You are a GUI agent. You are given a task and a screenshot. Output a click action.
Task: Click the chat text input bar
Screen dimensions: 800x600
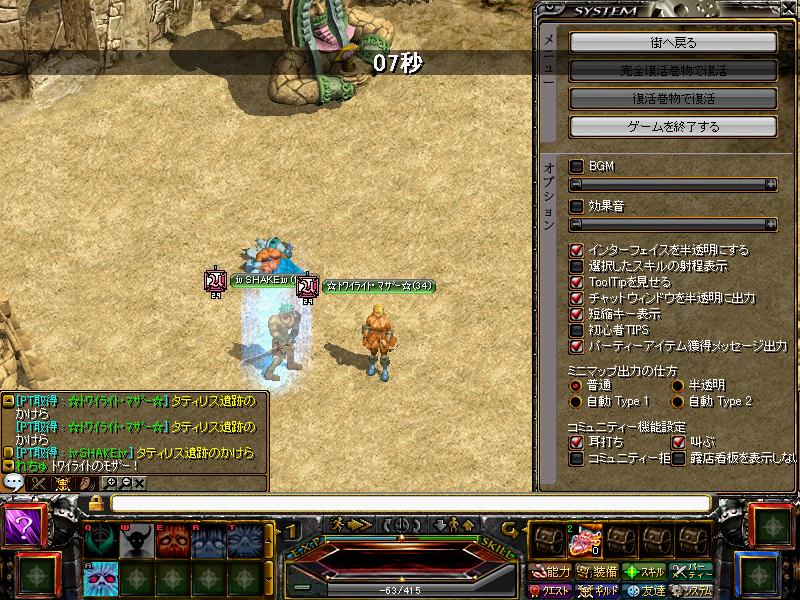pyautogui.click(x=410, y=503)
